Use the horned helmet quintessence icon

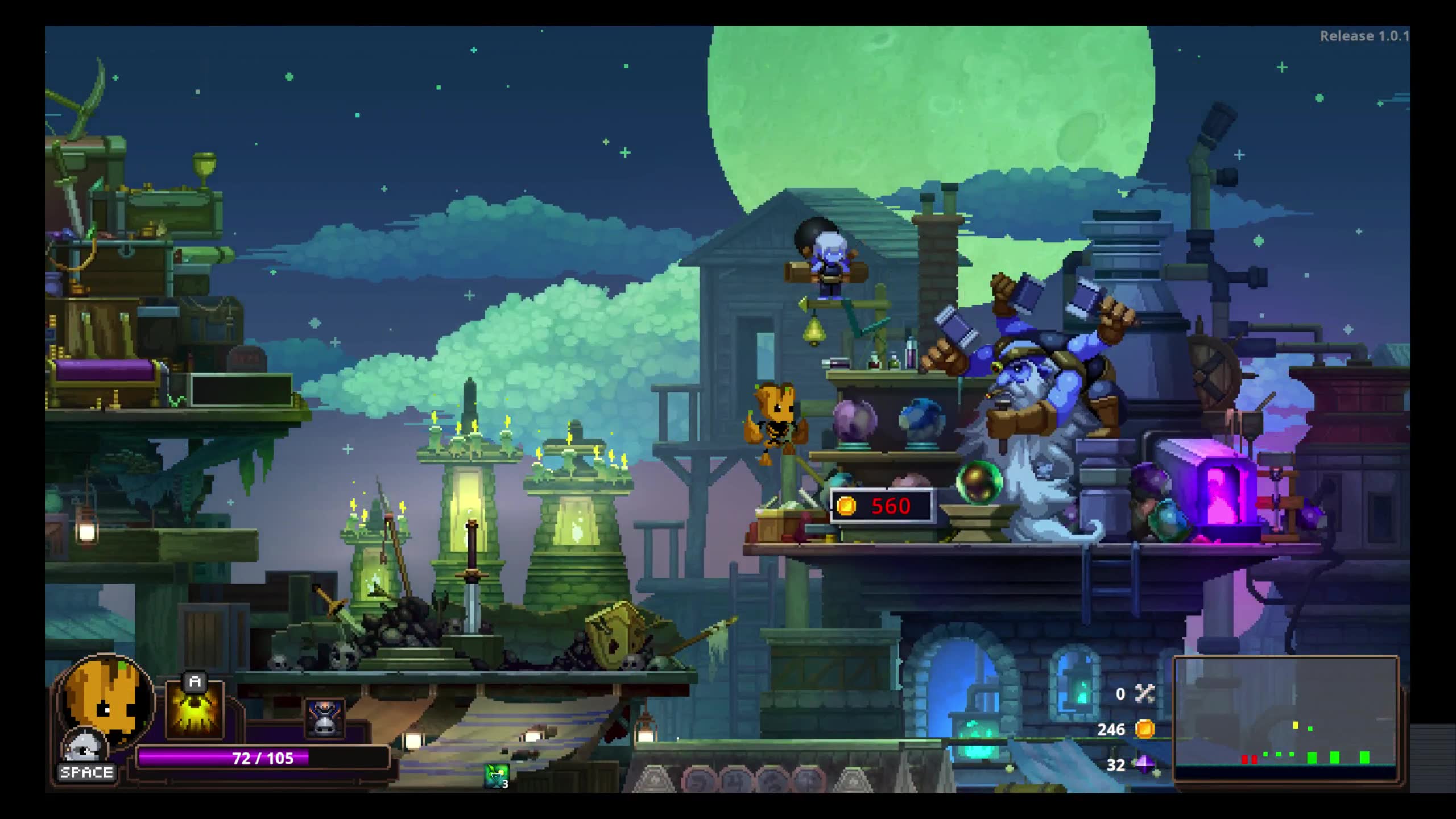pyautogui.click(x=325, y=718)
